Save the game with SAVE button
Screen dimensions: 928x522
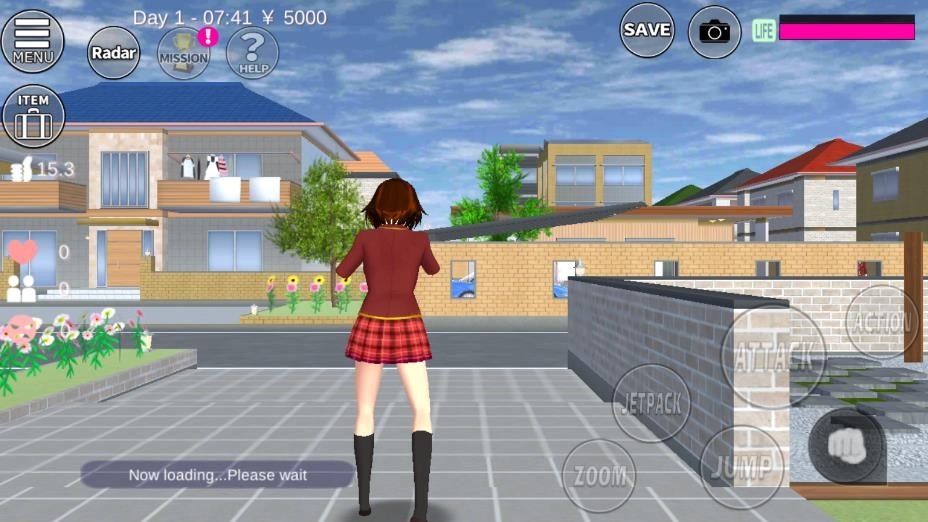(x=647, y=30)
